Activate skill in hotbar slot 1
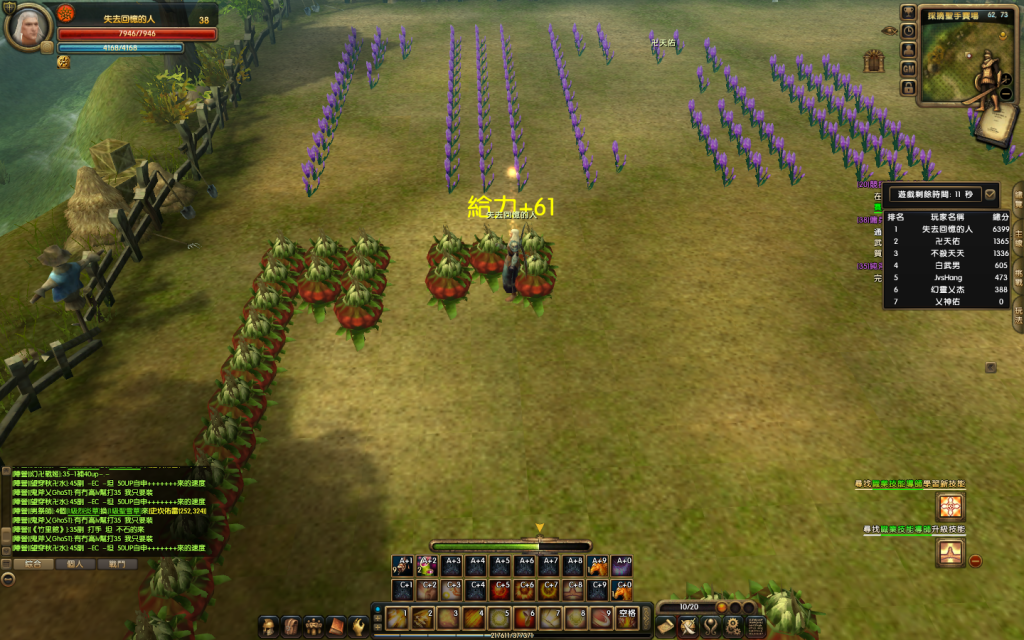The image size is (1024, 640). click(x=397, y=616)
